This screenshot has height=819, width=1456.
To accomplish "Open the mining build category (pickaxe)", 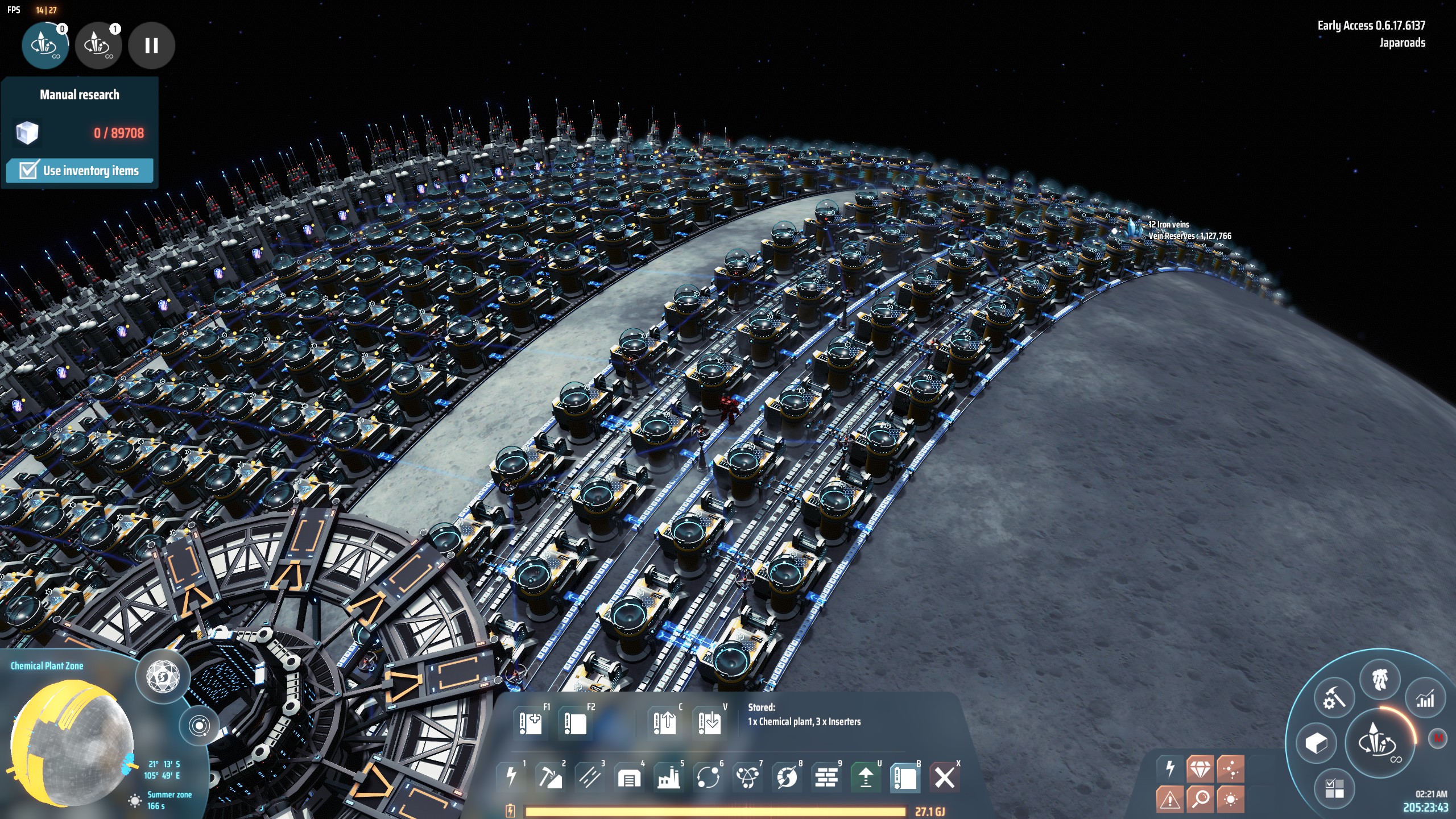I will [550, 776].
